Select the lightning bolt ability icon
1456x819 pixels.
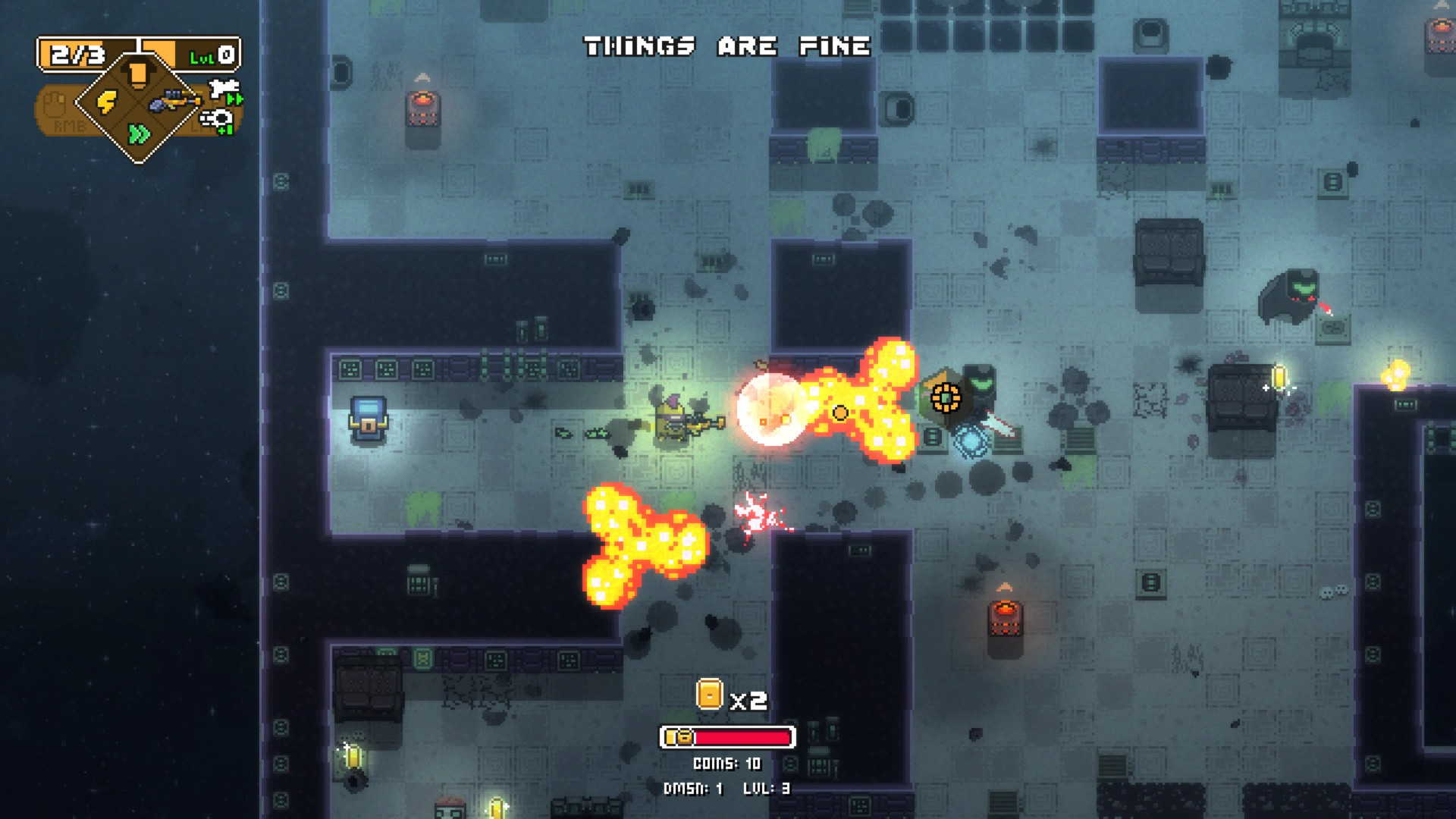107,102
